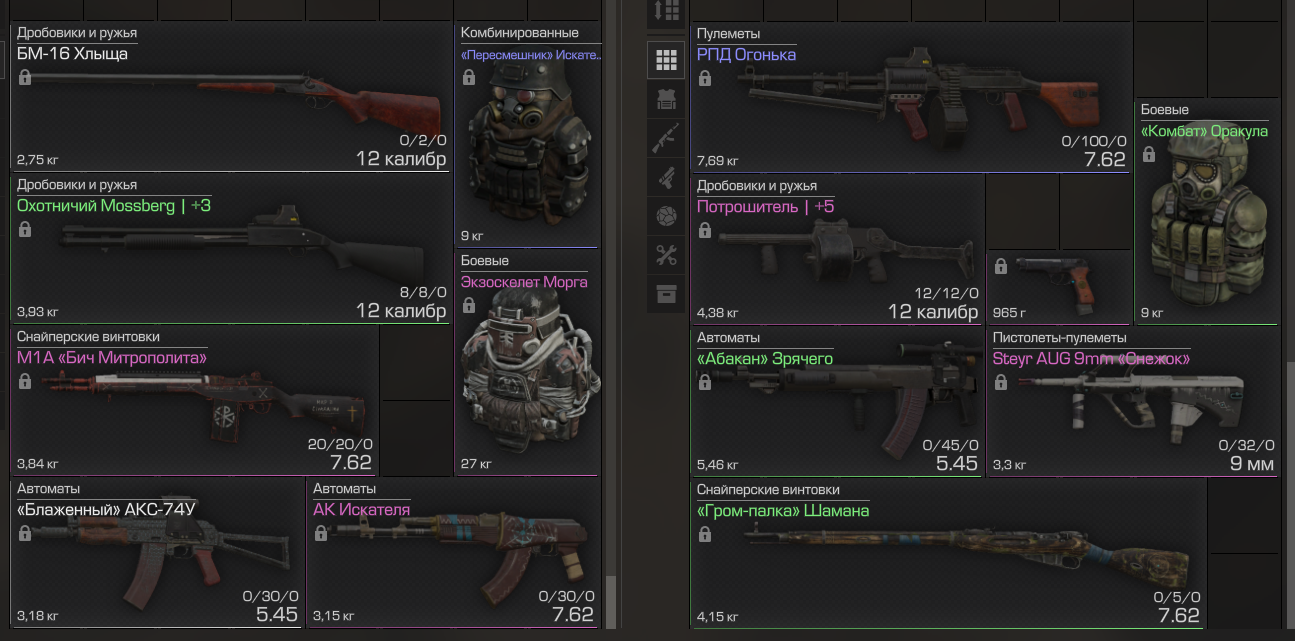Filter stash by assault rifle icon
This screenshot has height=641, width=1295.
tap(666, 138)
